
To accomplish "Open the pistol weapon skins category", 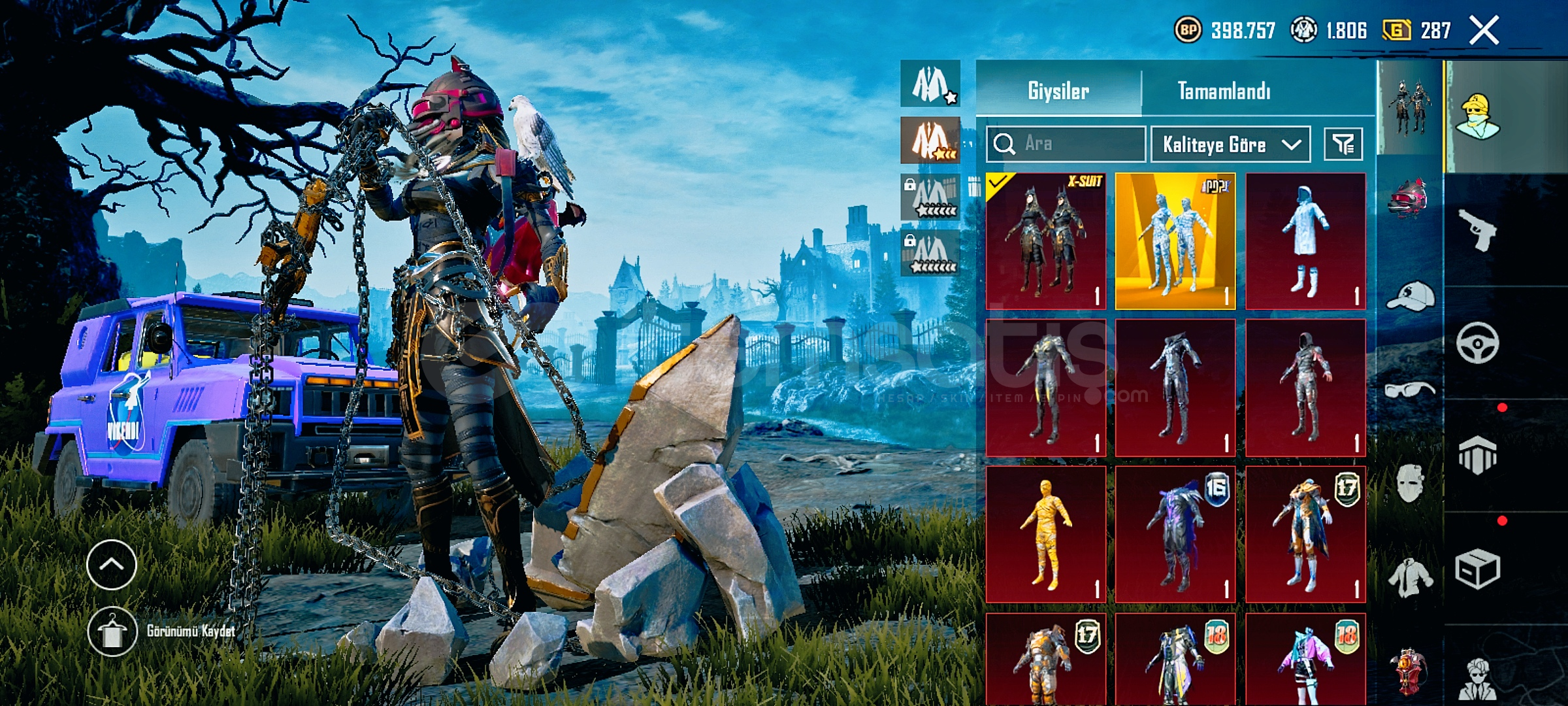I will click(1477, 229).
